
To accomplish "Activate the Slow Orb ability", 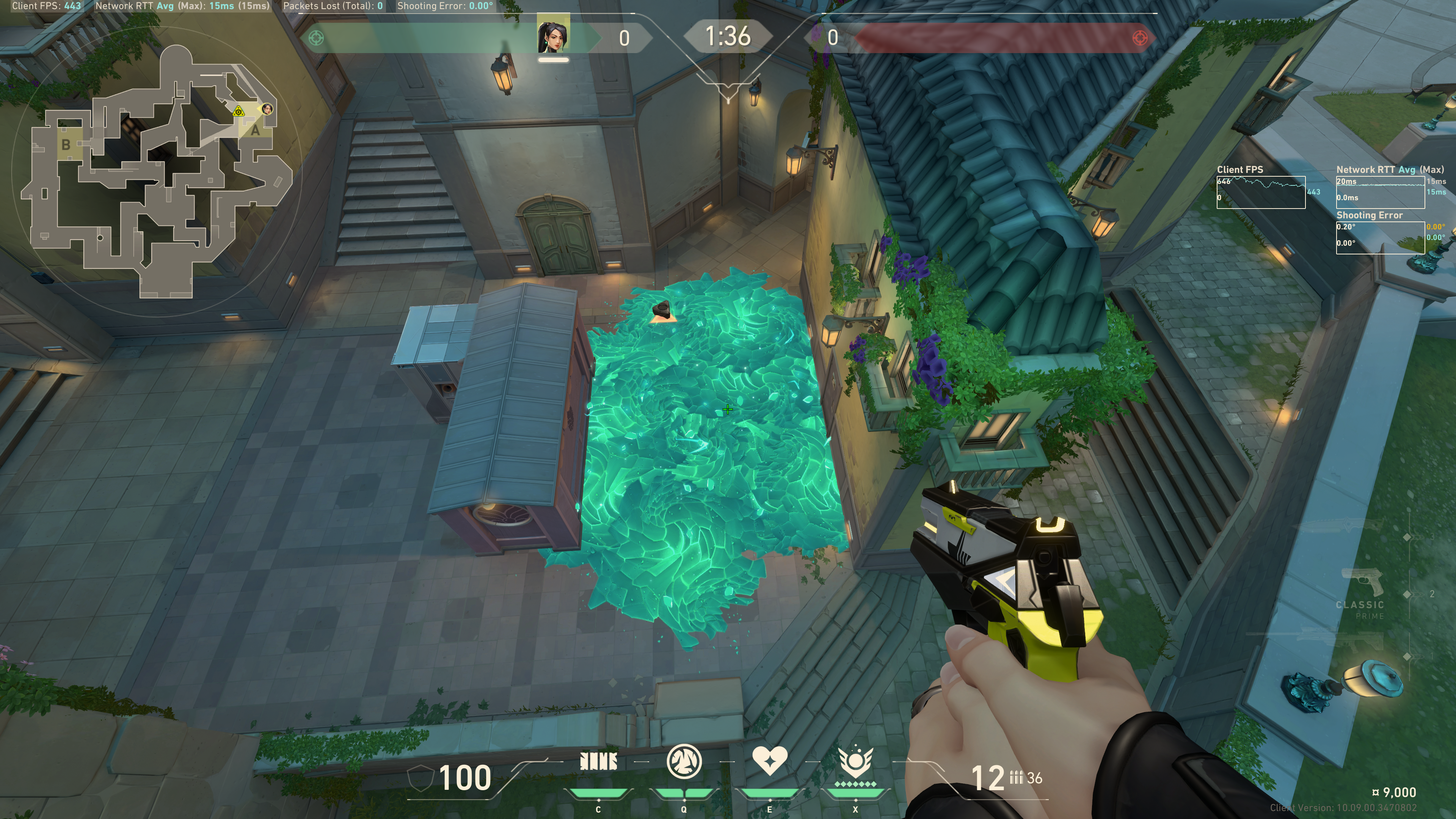I will click(684, 761).
